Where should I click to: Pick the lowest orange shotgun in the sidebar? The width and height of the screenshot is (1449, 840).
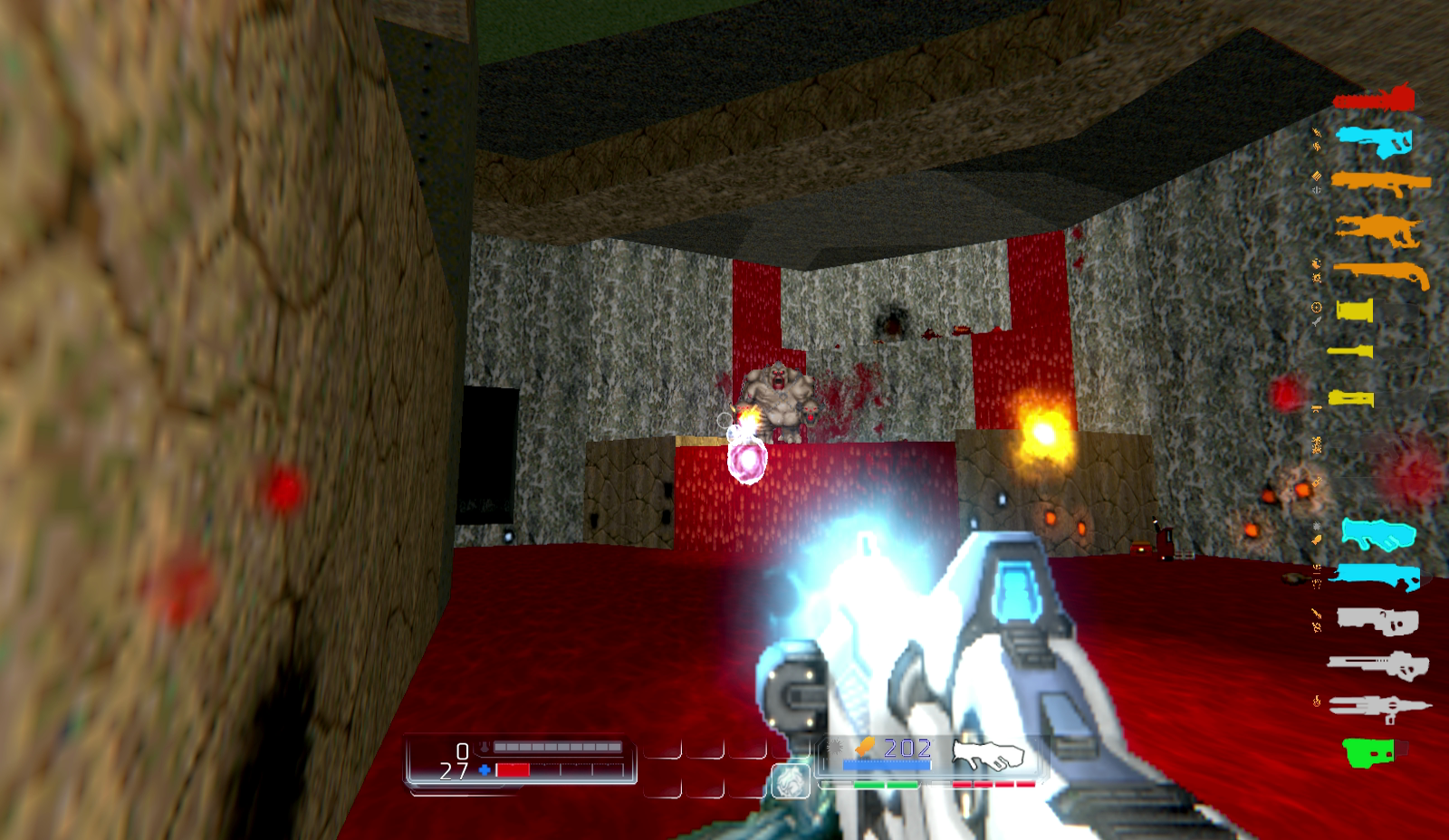[x=1378, y=272]
